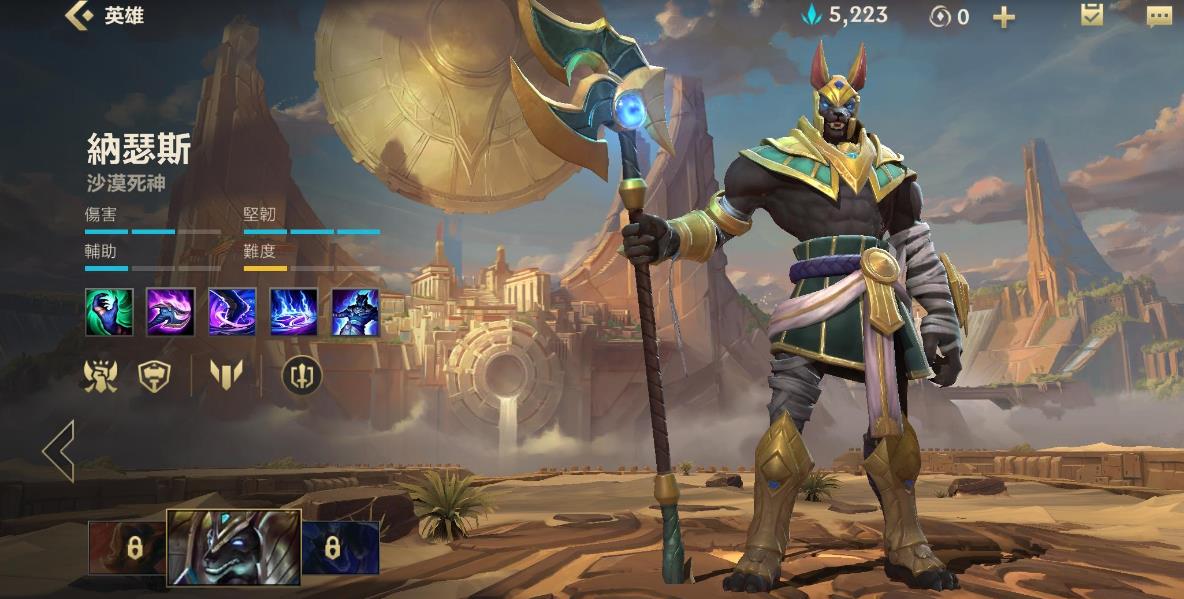
Task: Select the blue Spirit Fire ability icon
Action: point(294,311)
